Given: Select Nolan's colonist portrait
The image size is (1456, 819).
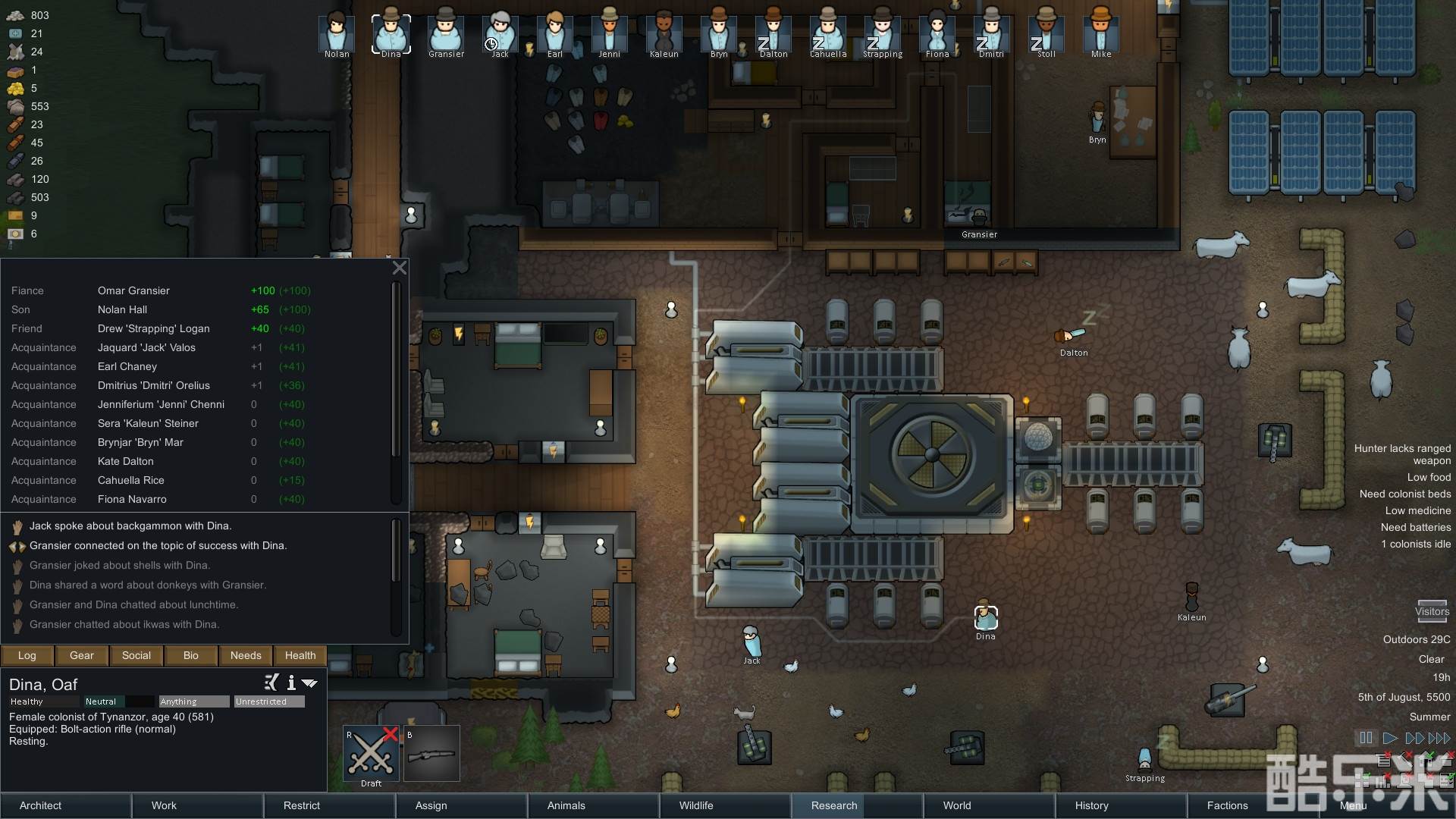Looking at the screenshot, I should [337, 33].
